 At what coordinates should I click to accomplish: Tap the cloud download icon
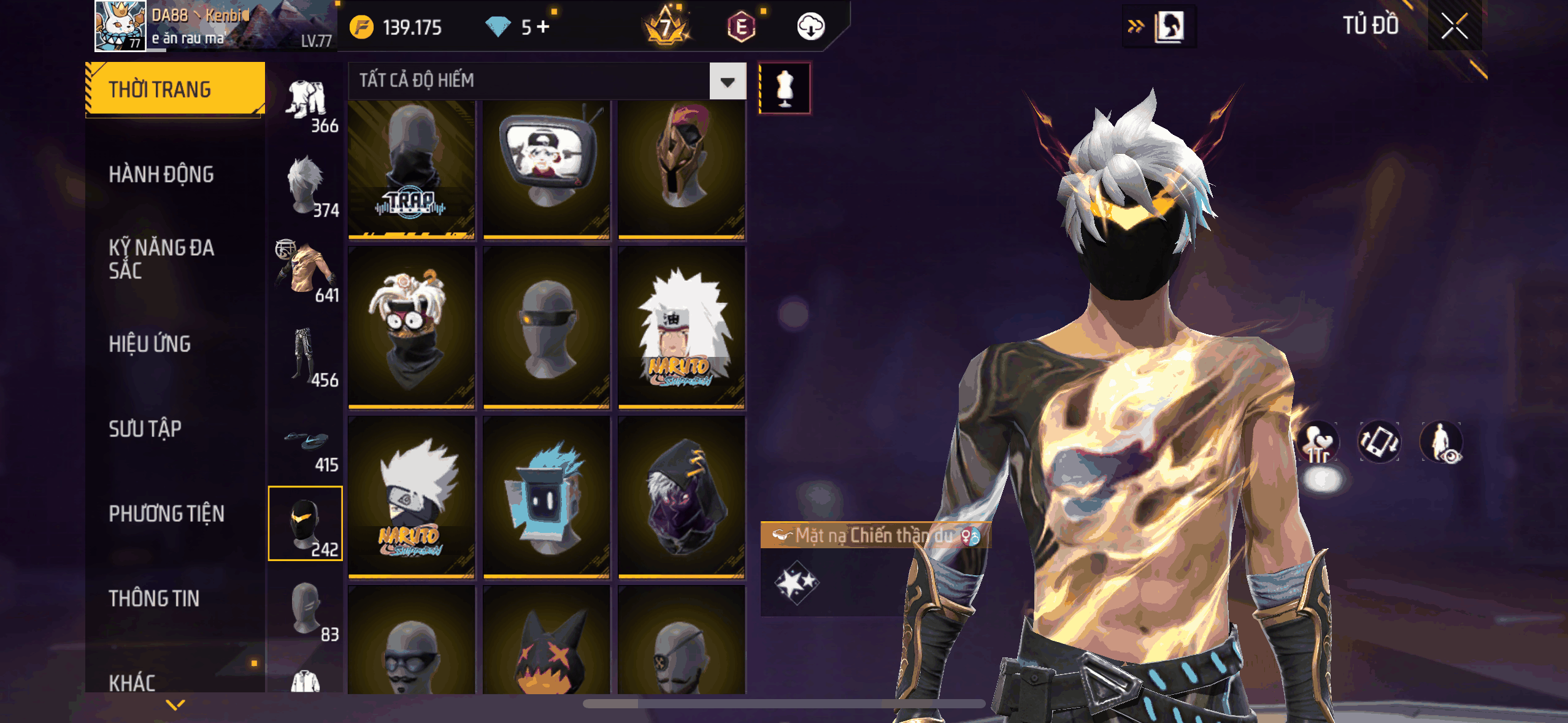click(x=810, y=27)
